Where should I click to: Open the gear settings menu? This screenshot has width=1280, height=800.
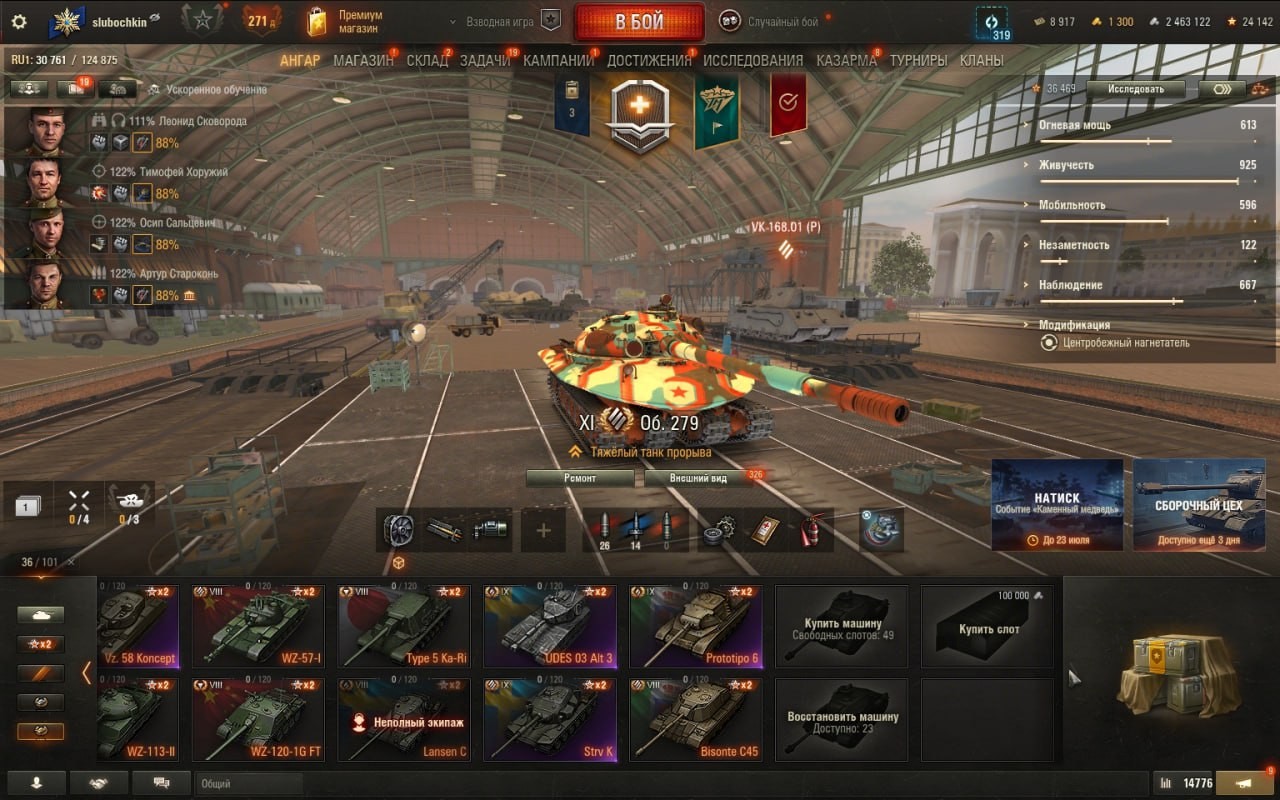[18, 21]
